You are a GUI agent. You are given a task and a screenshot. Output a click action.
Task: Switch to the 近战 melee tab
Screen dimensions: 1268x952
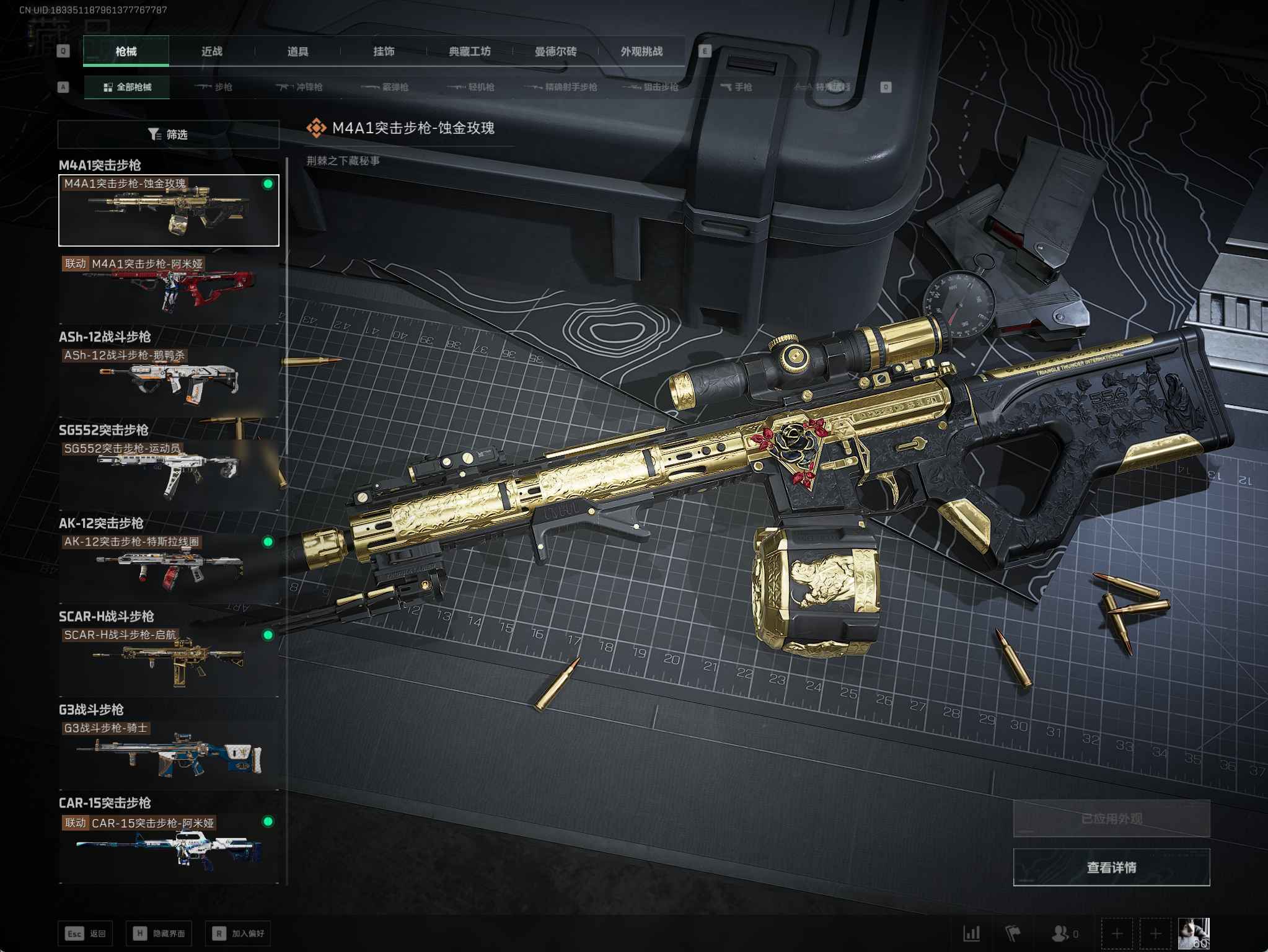pos(211,51)
